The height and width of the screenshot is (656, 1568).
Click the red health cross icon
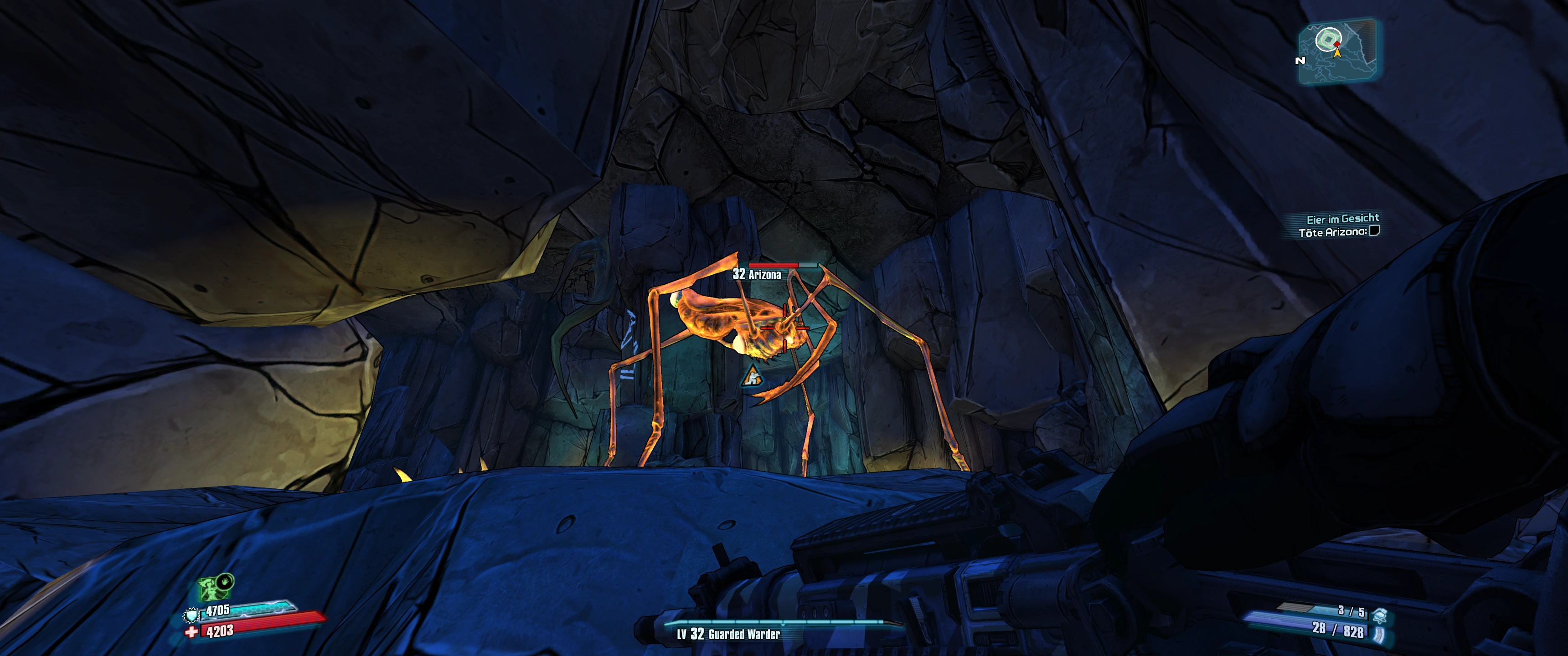point(192,632)
